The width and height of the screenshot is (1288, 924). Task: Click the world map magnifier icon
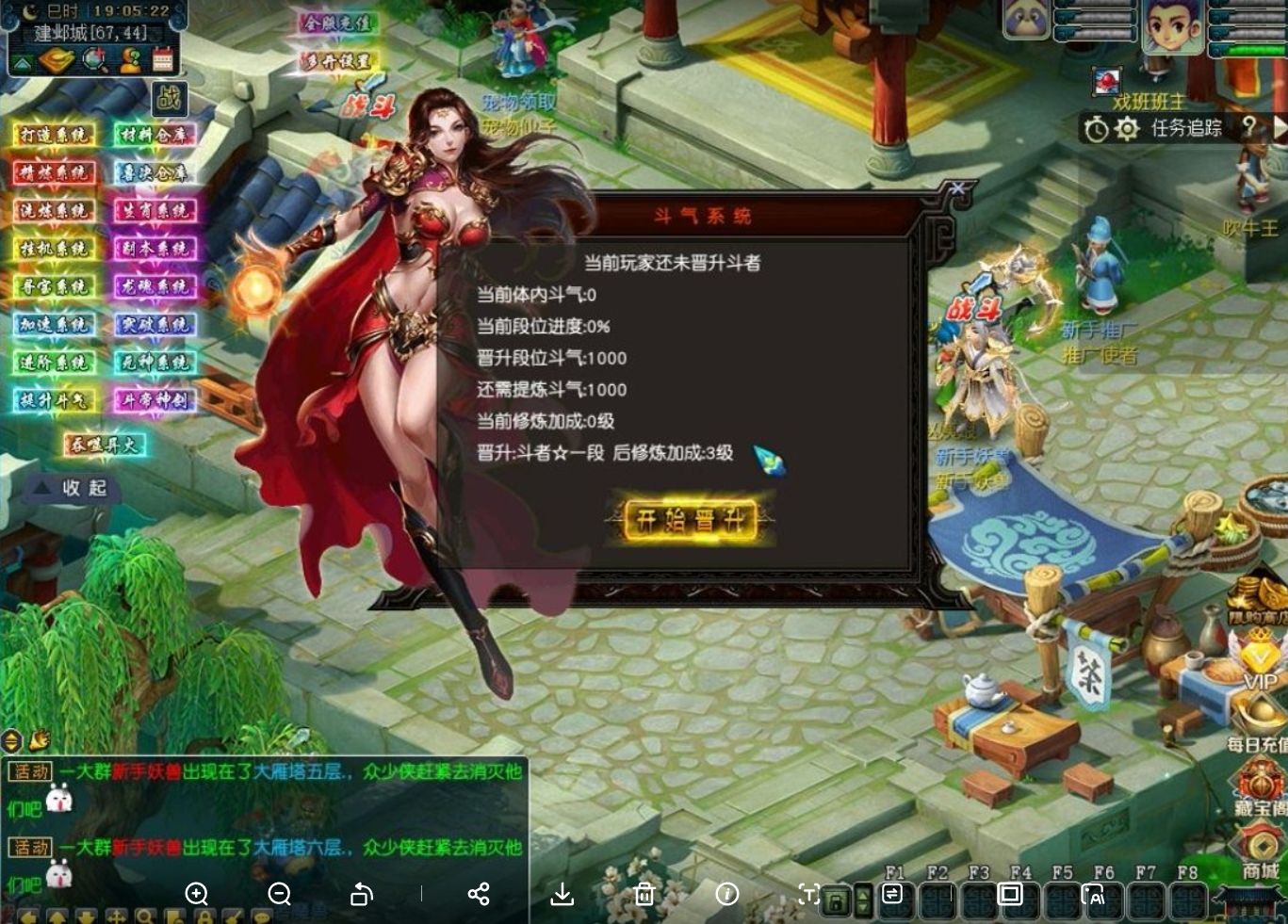click(x=92, y=58)
